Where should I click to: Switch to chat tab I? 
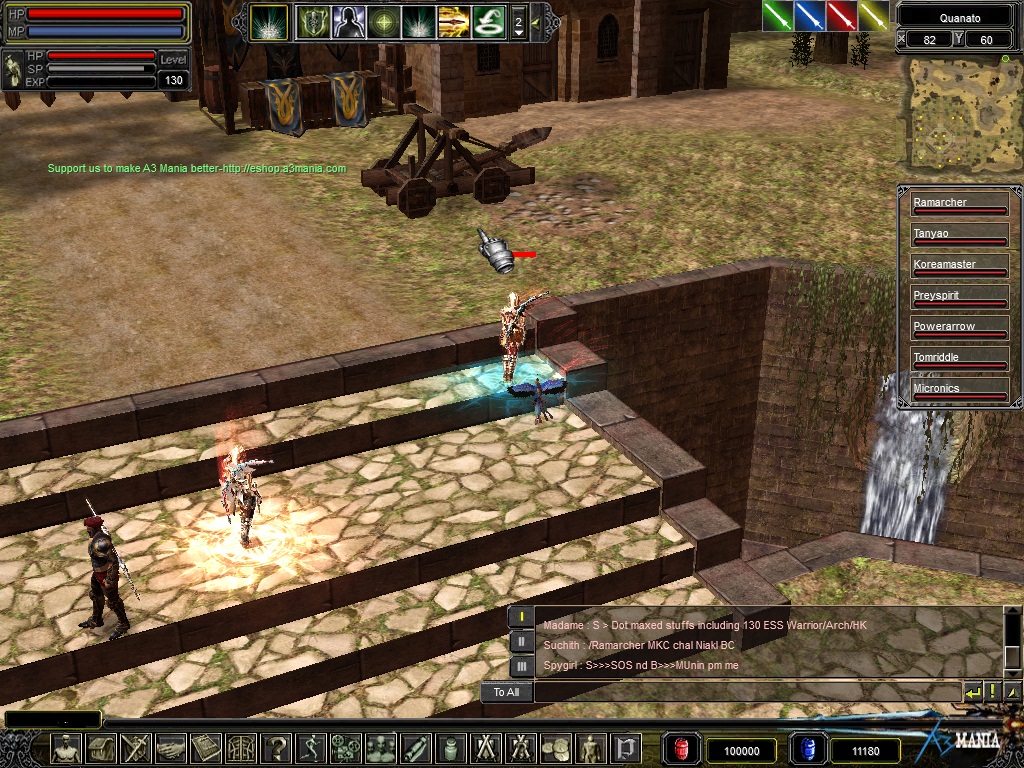(x=521, y=617)
